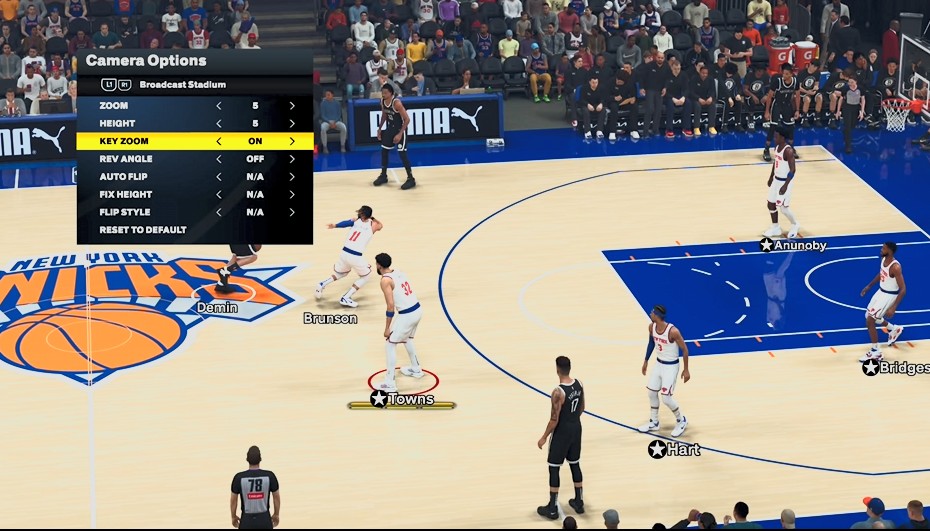
Task: Click the left arrow beside Key Zoom
Action: pyautogui.click(x=219, y=141)
